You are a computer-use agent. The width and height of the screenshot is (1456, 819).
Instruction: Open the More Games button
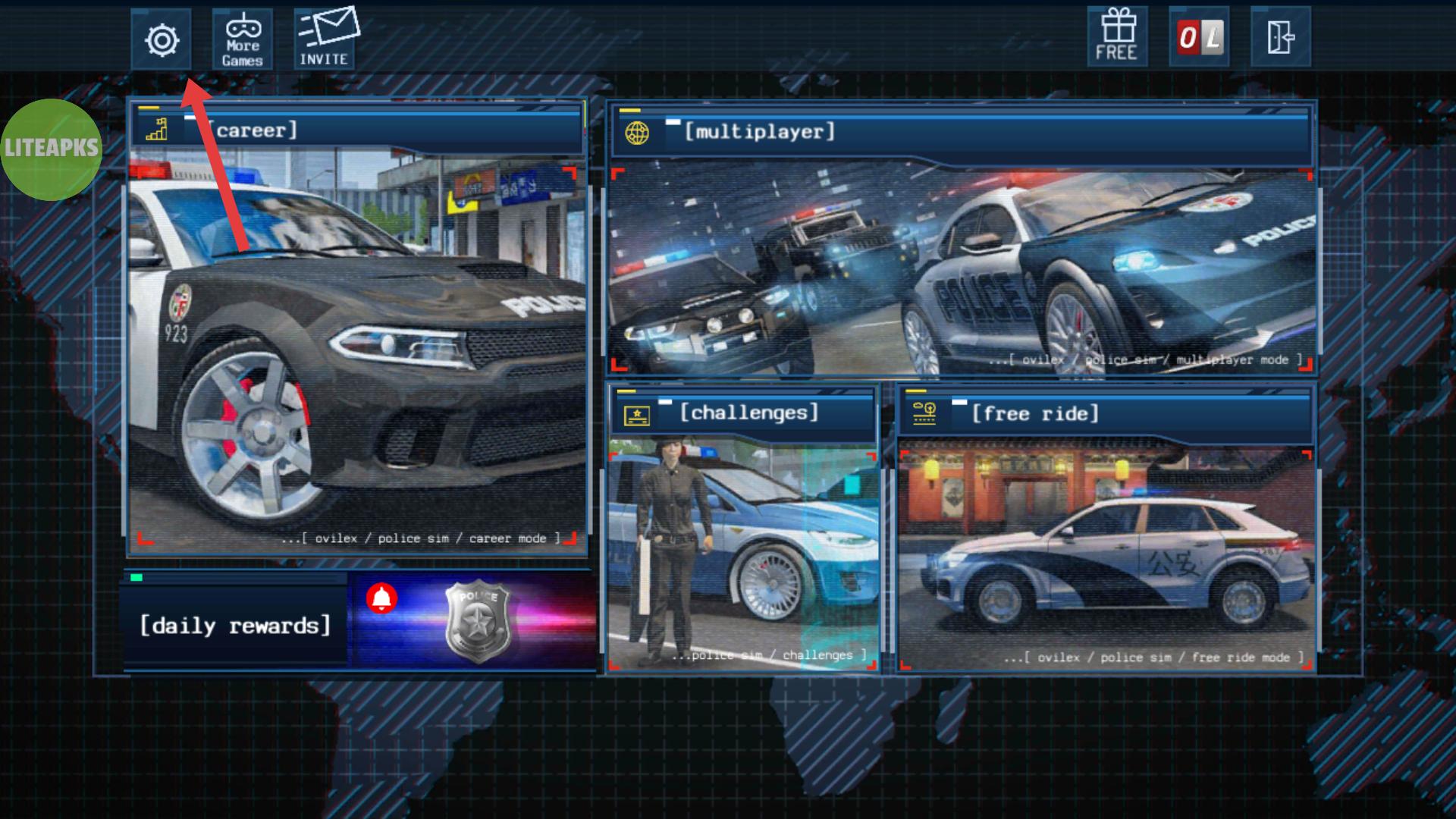pyautogui.click(x=243, y=39)
